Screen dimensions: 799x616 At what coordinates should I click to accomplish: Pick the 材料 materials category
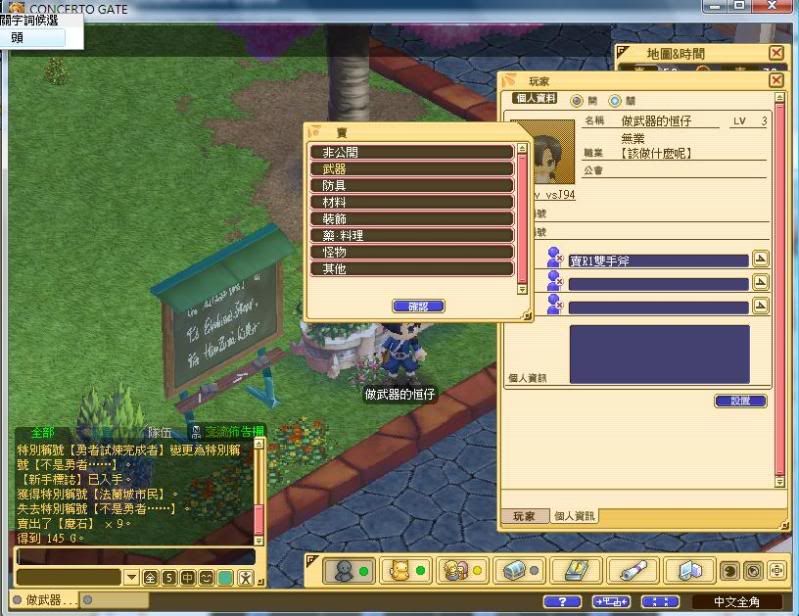point(412,202)
